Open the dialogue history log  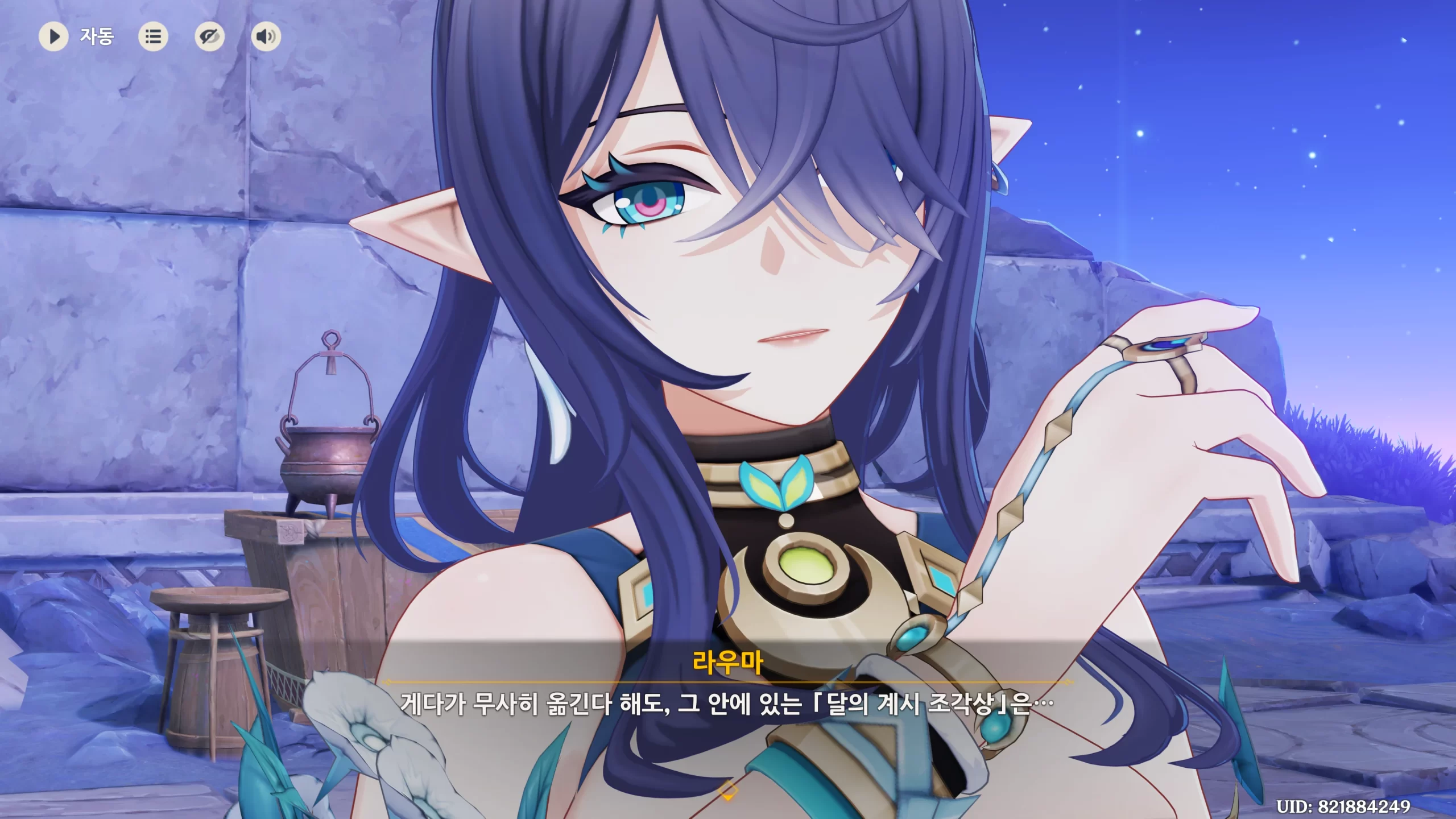(x=153, y=37)
